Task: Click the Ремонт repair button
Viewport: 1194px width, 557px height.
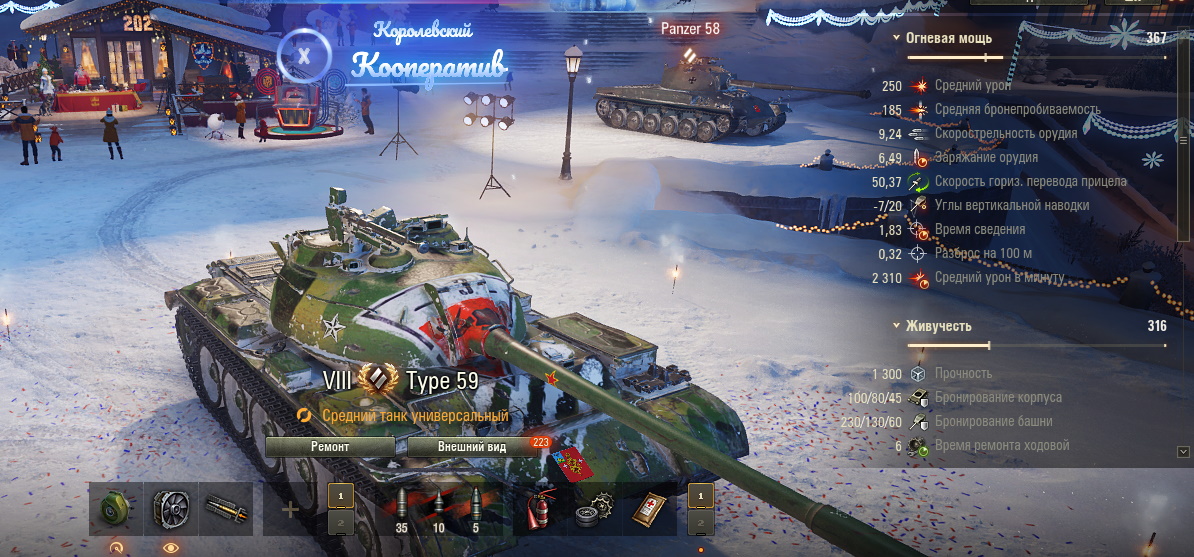Action: pyautogui.click(x=330, y=447)
